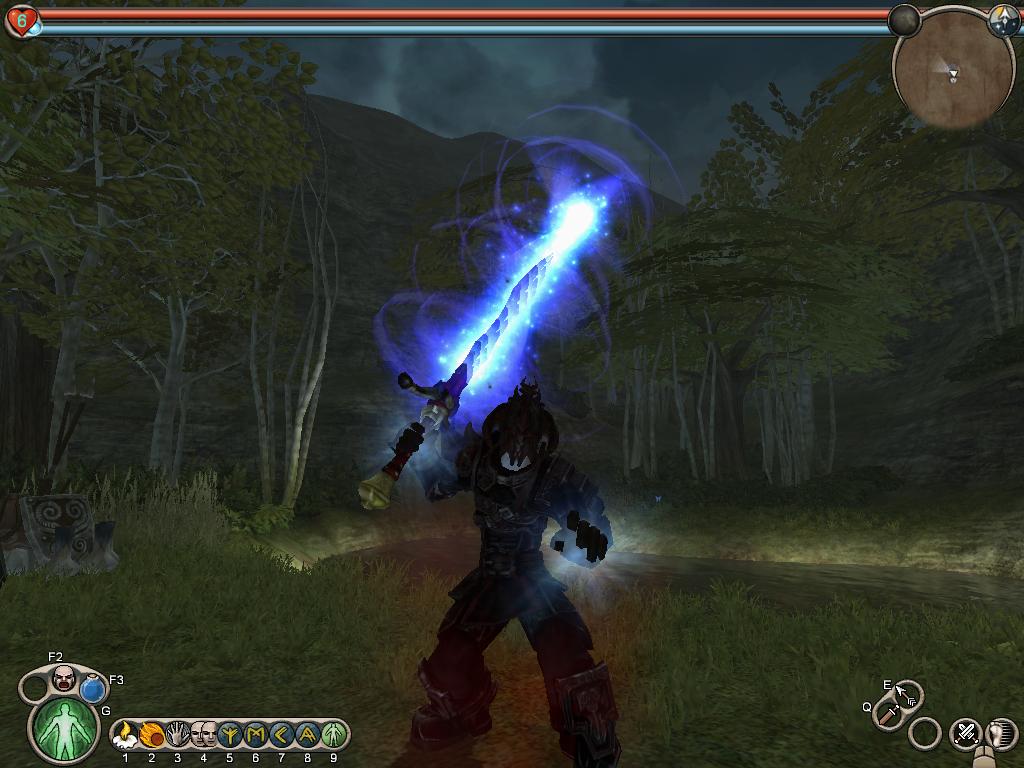Screen dimensions: 1024x768
Task: Activate the Fireball spell slot
Action: 152,735
